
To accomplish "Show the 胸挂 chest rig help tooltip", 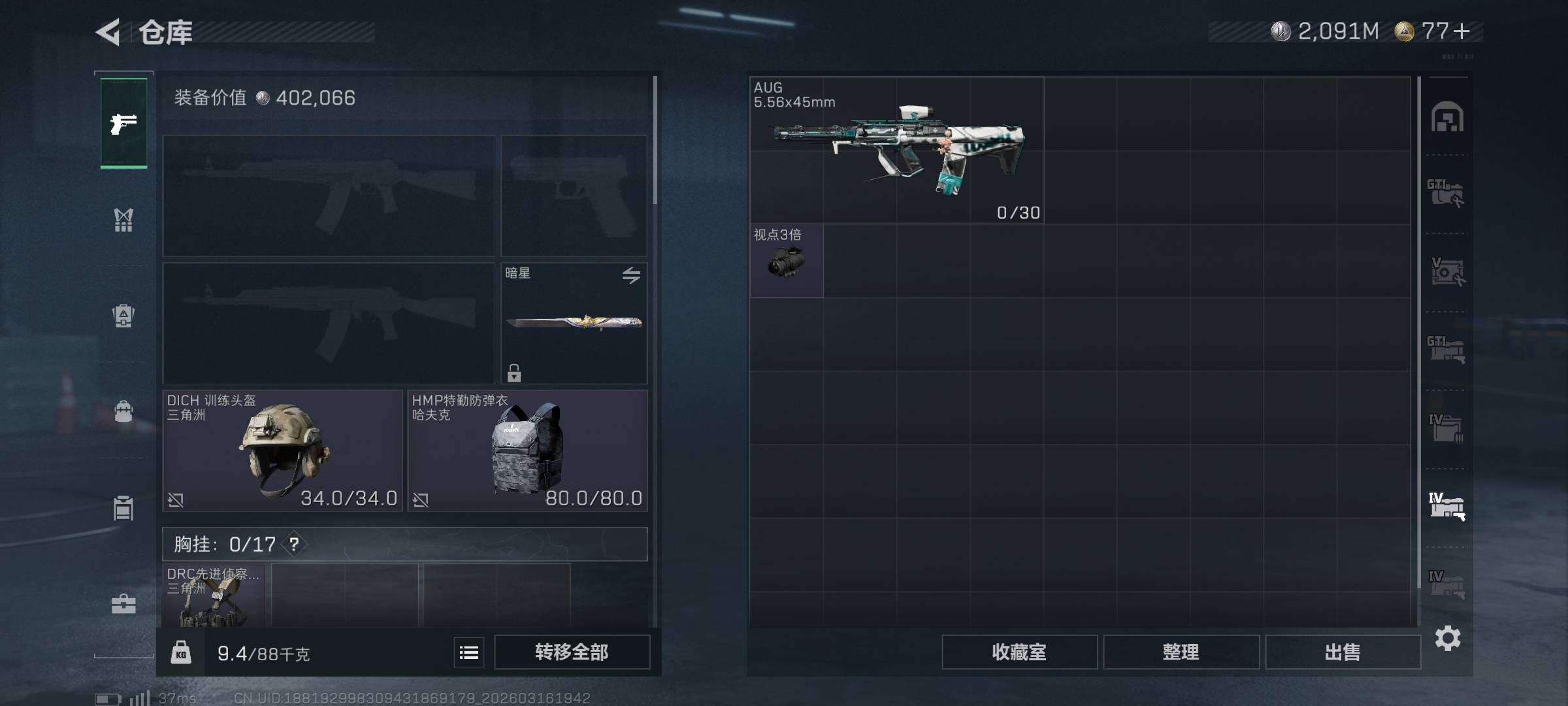I will 295,544.
